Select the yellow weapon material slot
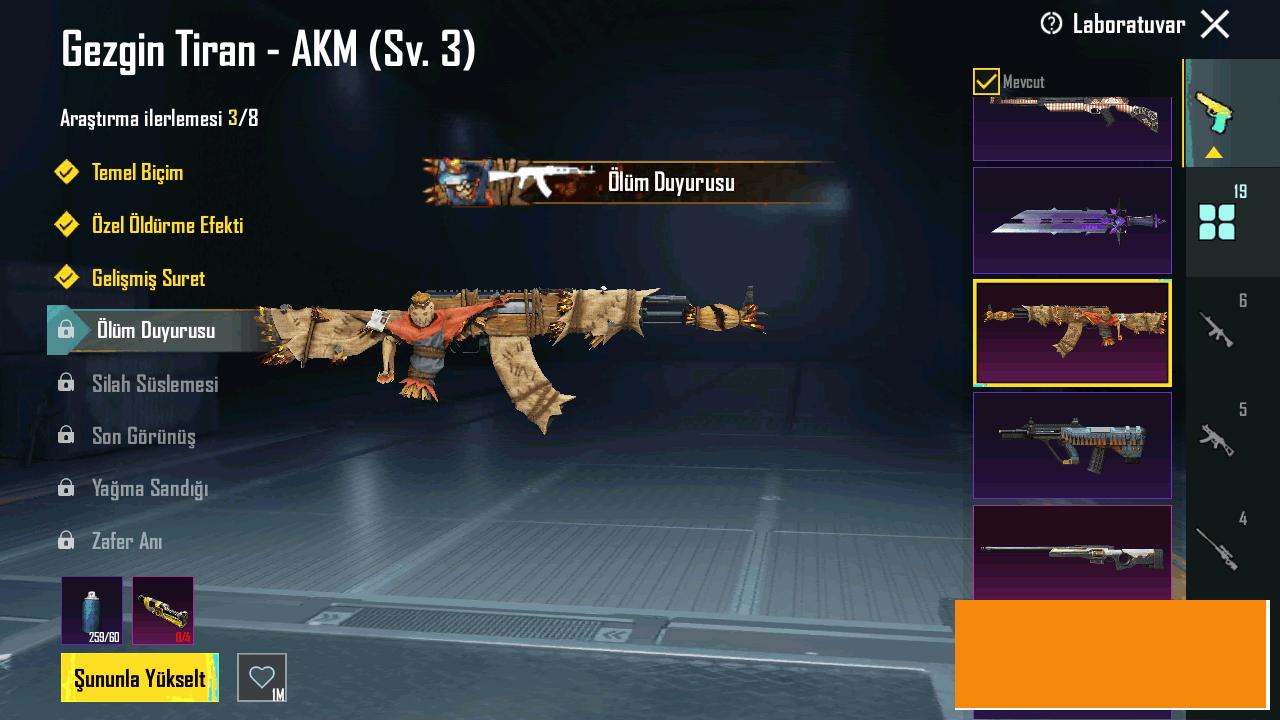The width and height of the screenshot is (1280, 720). (x=163, y=610)
